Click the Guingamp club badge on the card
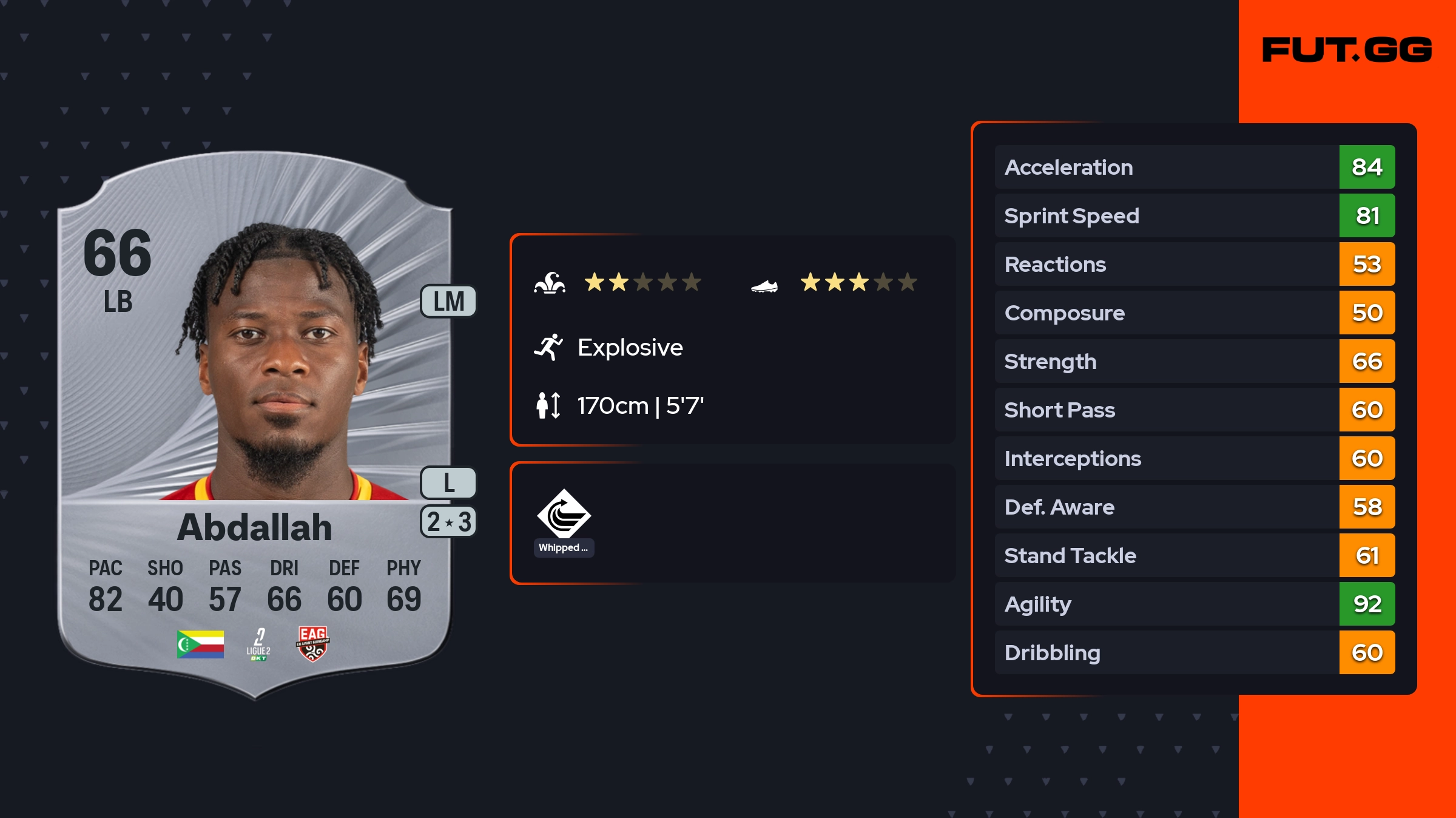Screen dimensions: 1456x818 312,644
